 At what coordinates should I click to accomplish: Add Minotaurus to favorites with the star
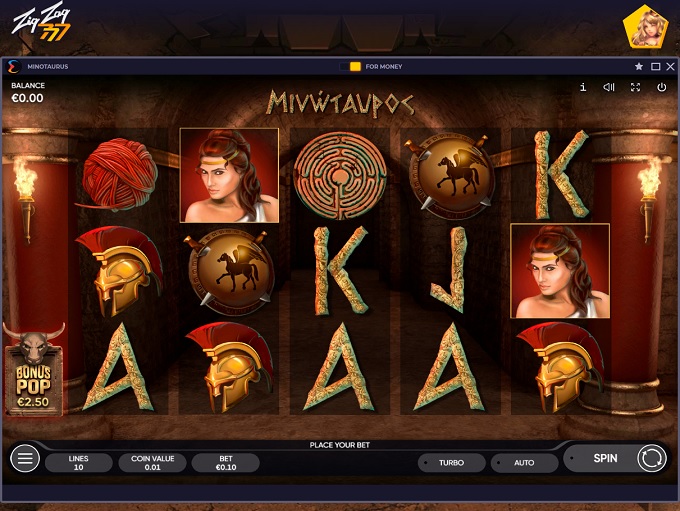coord(639,67)
